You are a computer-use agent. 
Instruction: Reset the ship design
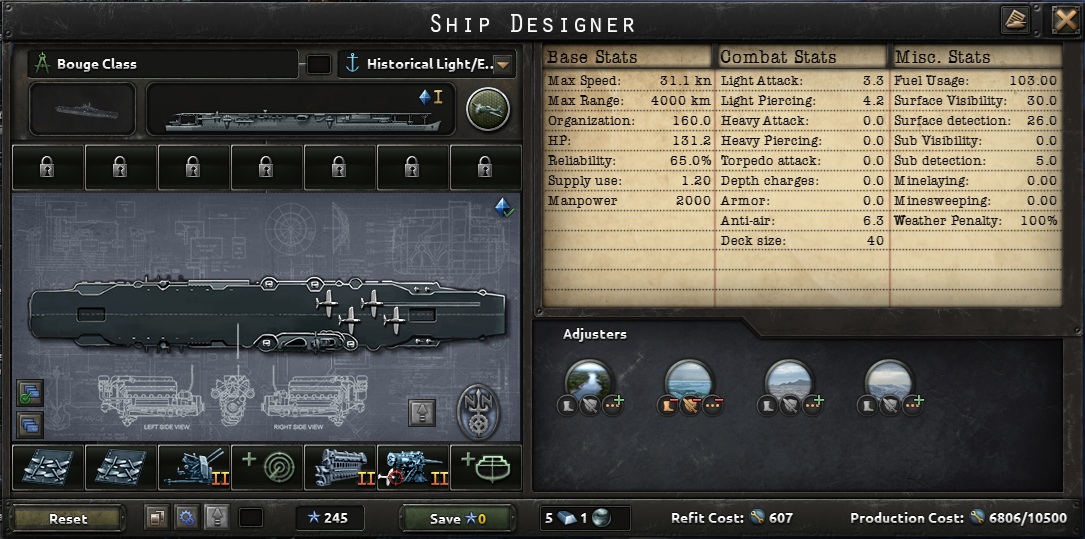pos(68,518)
